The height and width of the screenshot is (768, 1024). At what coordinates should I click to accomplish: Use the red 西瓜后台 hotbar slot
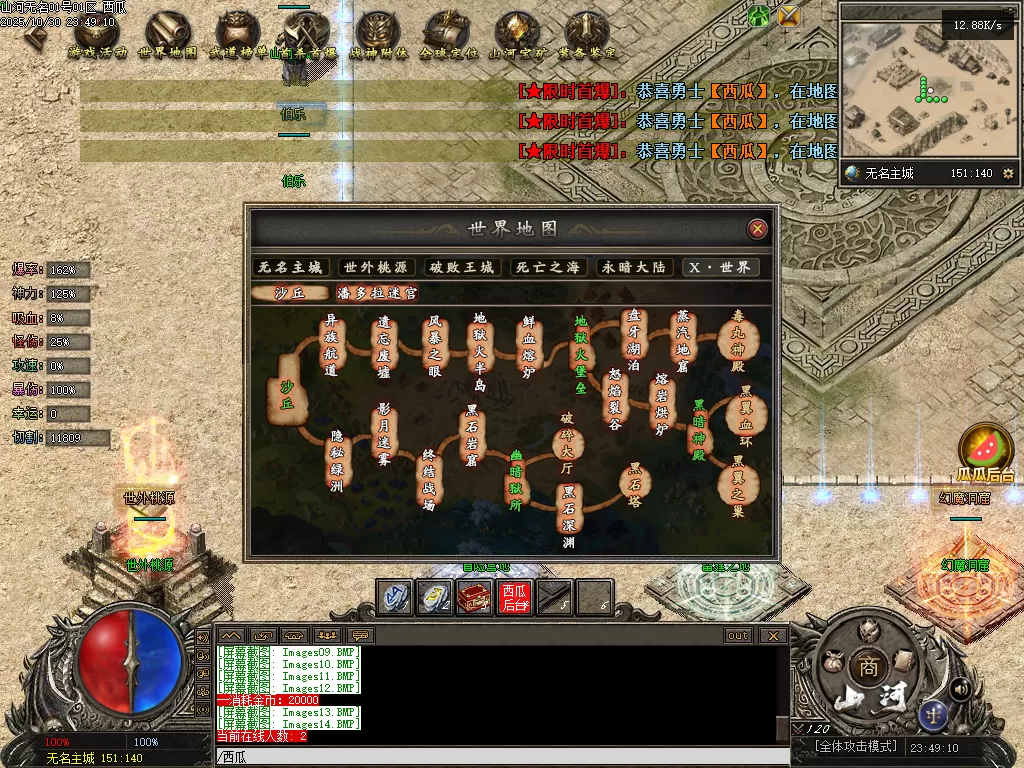coord(515,597)
